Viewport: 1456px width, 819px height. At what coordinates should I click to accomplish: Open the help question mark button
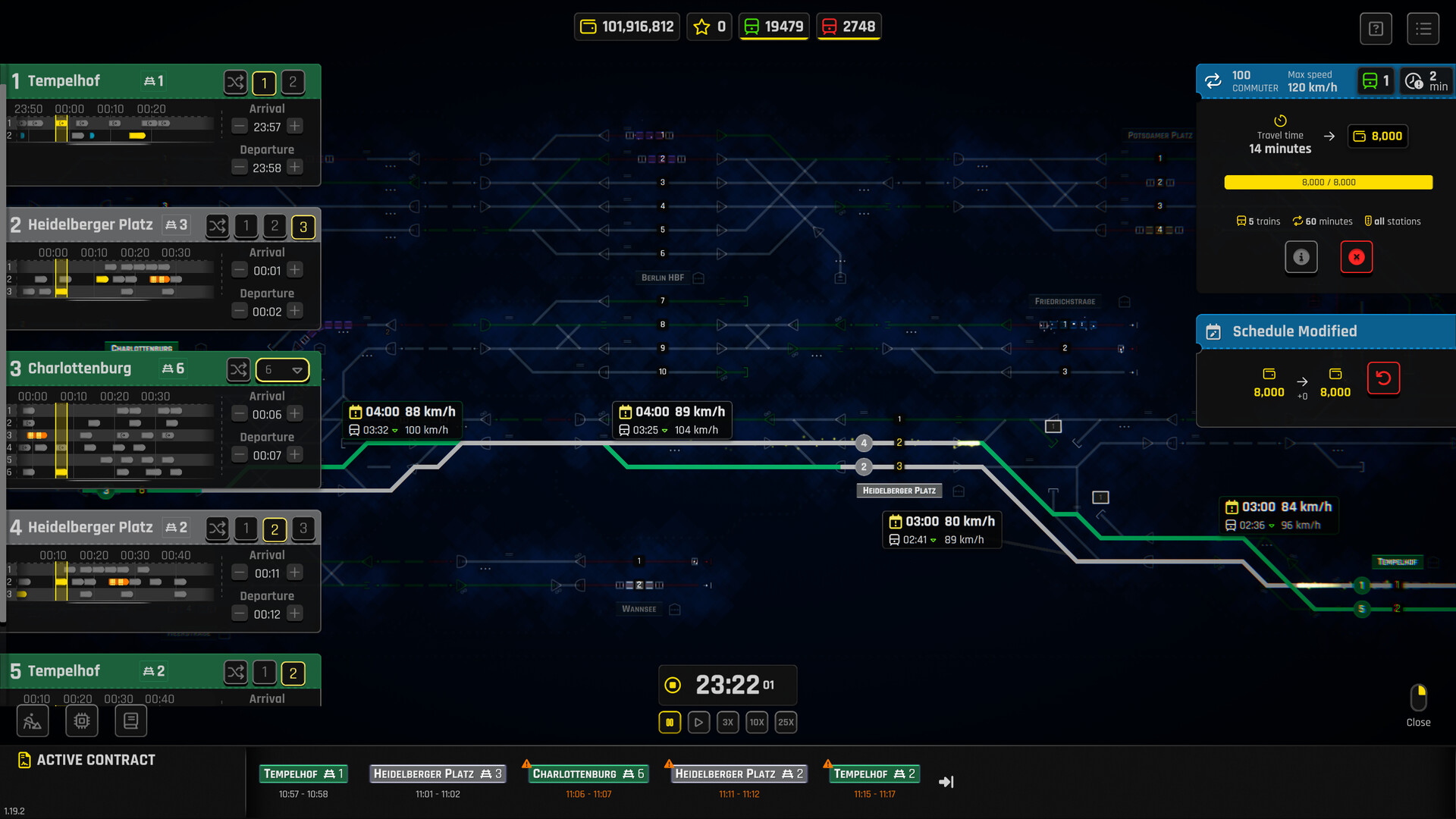coord(1376,29)
